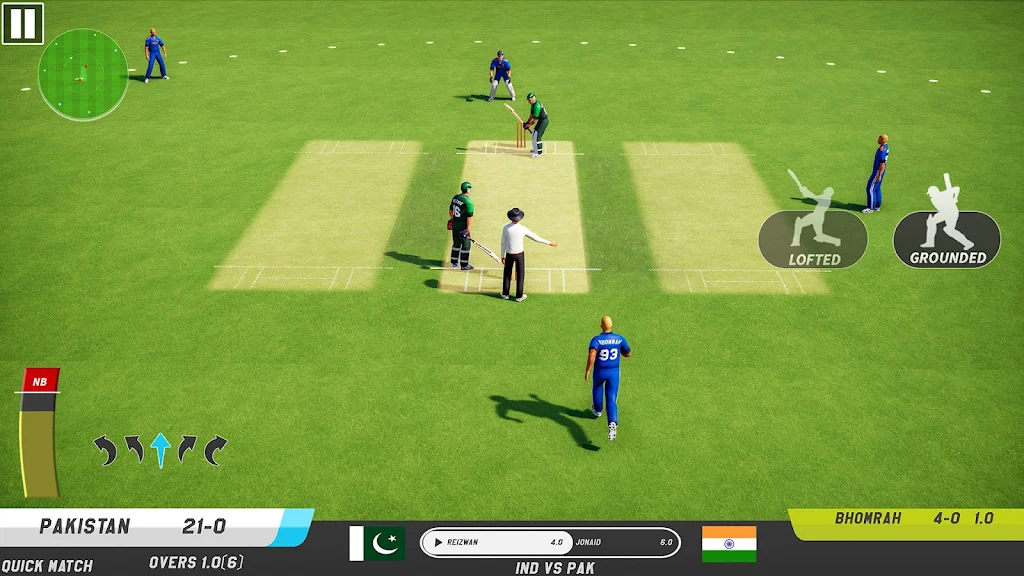This screenshot has width=1024, height=576.
Task: Open the circular field minimap
Action: click(83, 74)
